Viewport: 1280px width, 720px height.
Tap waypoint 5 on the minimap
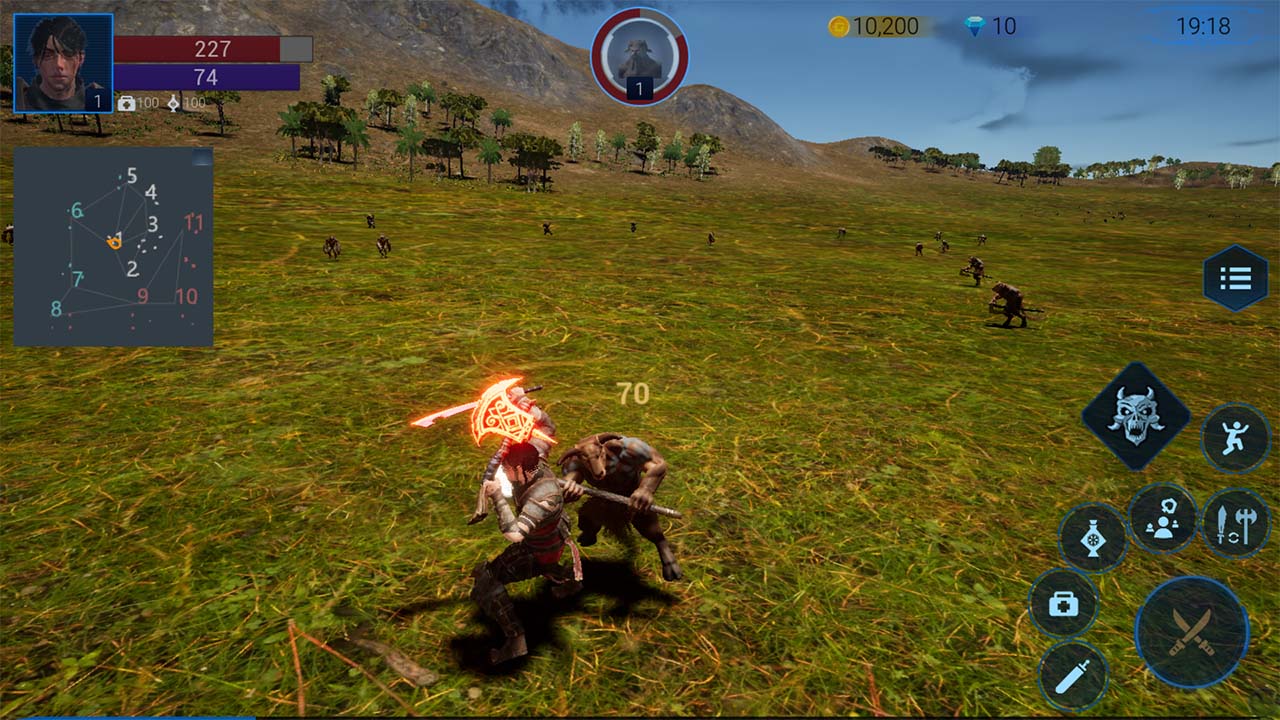click(x=131, y=175)
